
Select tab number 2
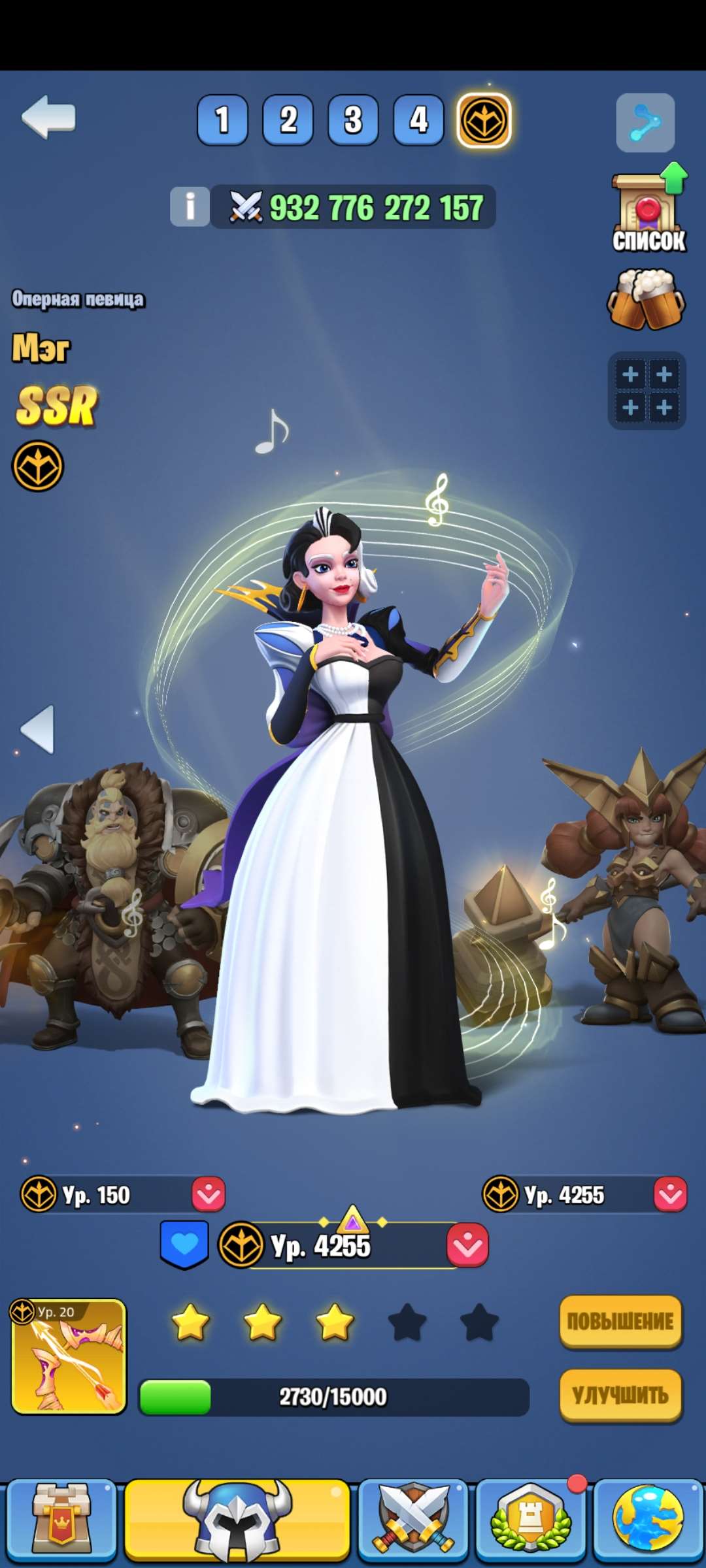click(x=288, y=120)
